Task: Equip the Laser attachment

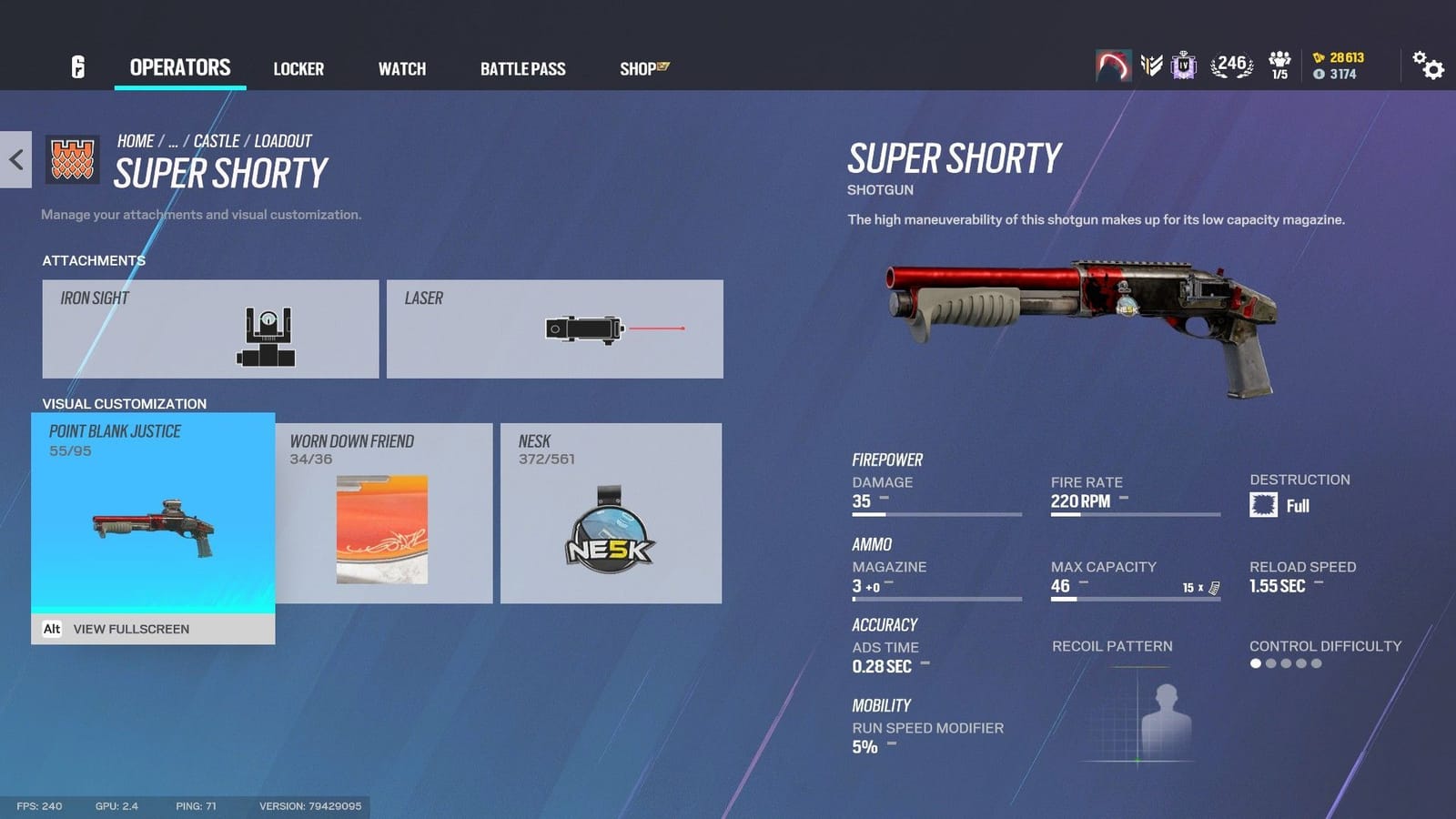Action: coord(554,329)
